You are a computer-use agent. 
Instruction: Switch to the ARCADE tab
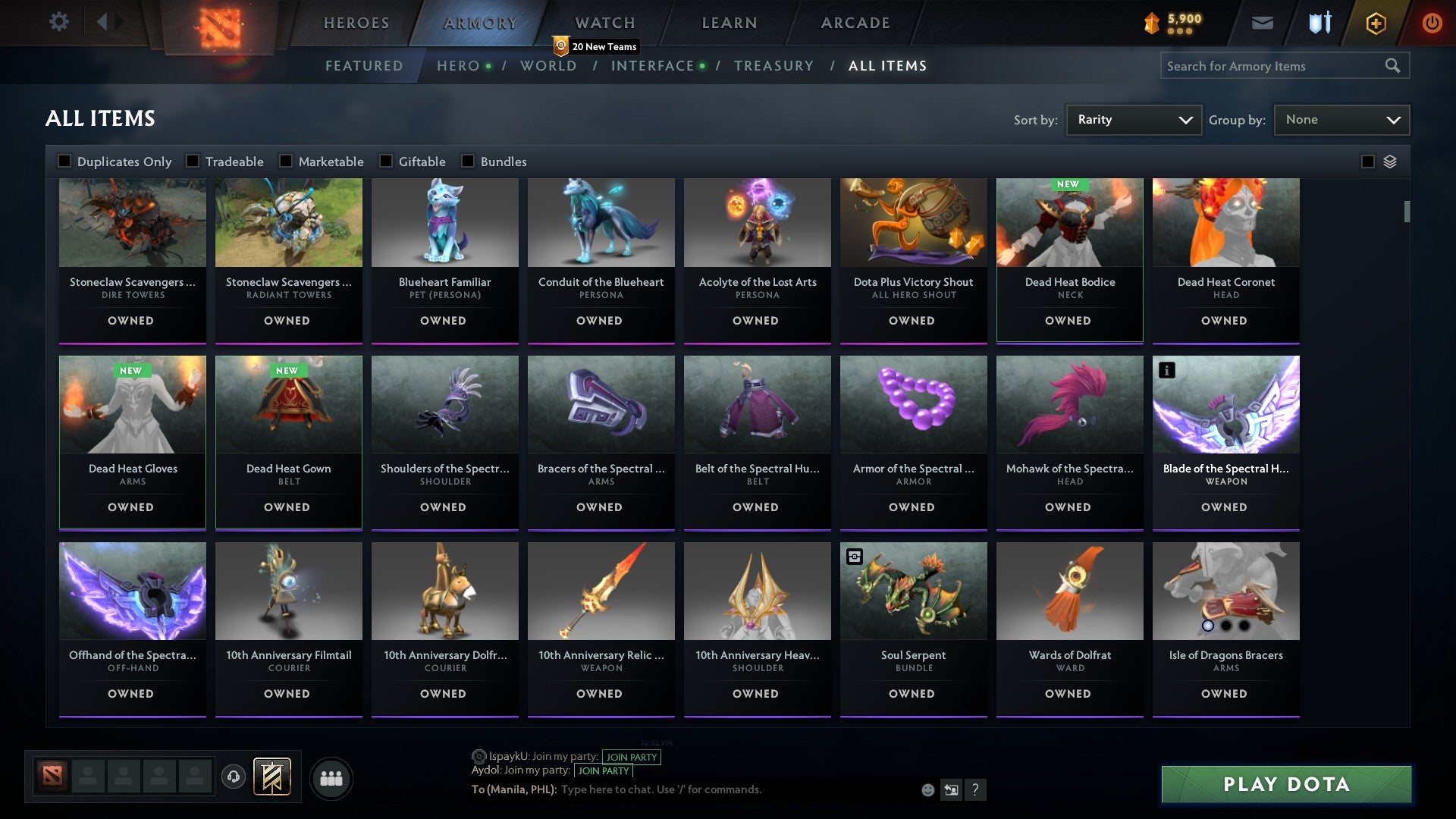point(854,23)
